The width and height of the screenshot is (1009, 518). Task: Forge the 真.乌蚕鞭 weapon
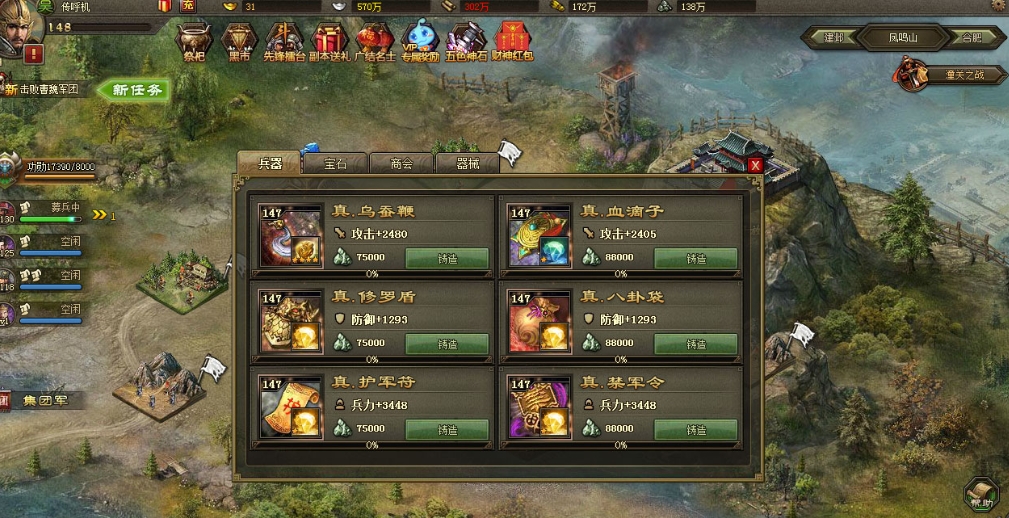click(447, 258)
